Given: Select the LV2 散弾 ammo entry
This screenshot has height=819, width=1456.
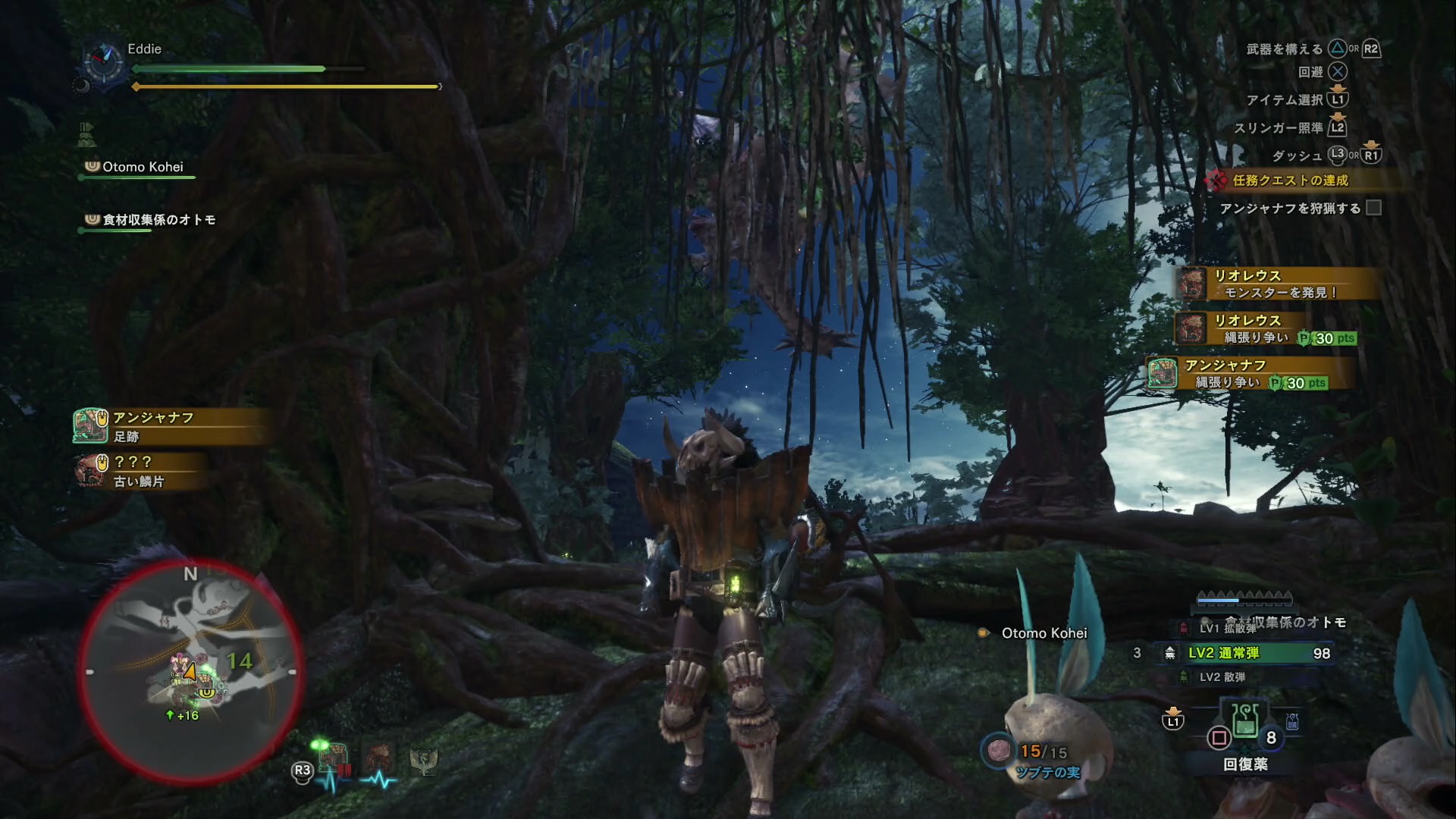Looking at the screenshot, I should pos(1222,676).
